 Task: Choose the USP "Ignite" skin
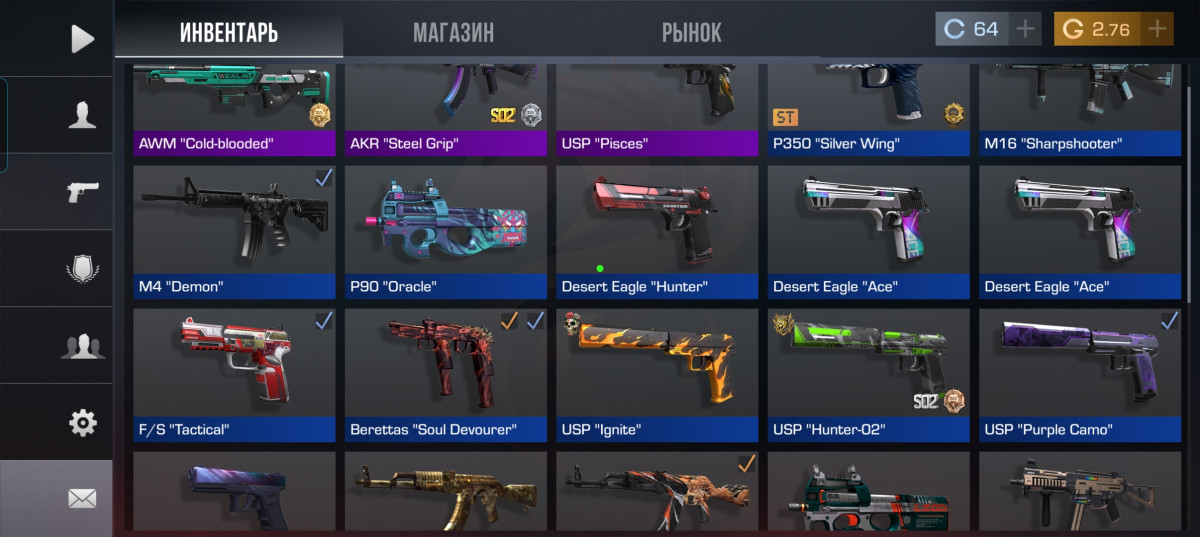658,375
